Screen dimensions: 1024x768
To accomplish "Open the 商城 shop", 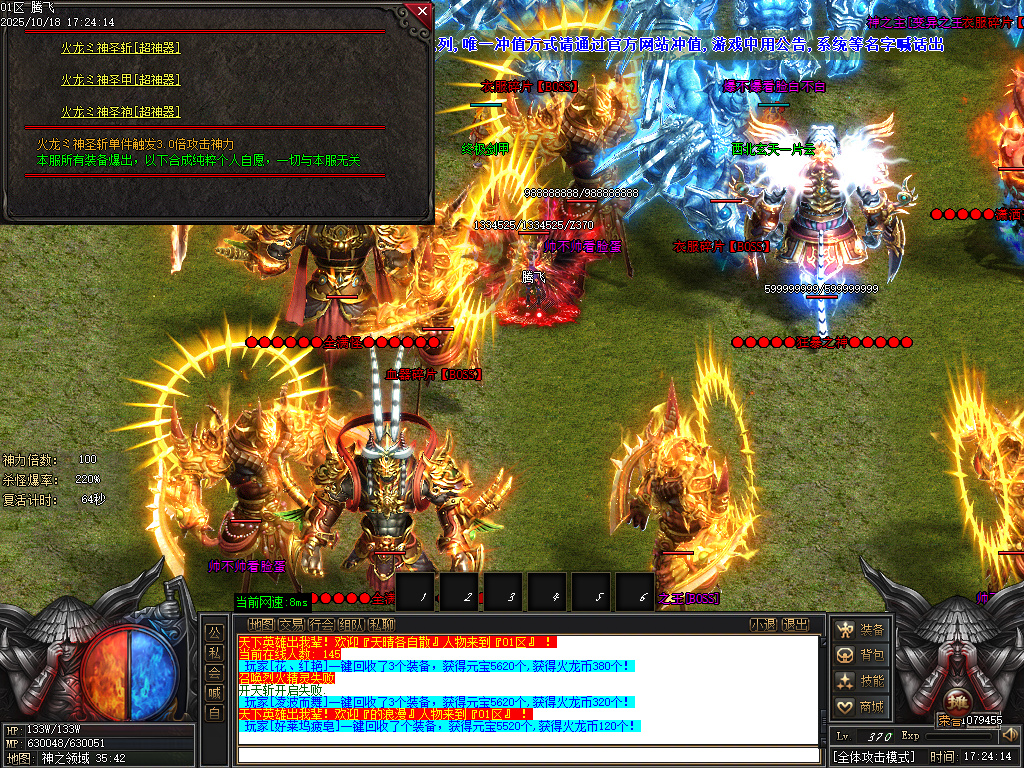I will click(861, 707).
